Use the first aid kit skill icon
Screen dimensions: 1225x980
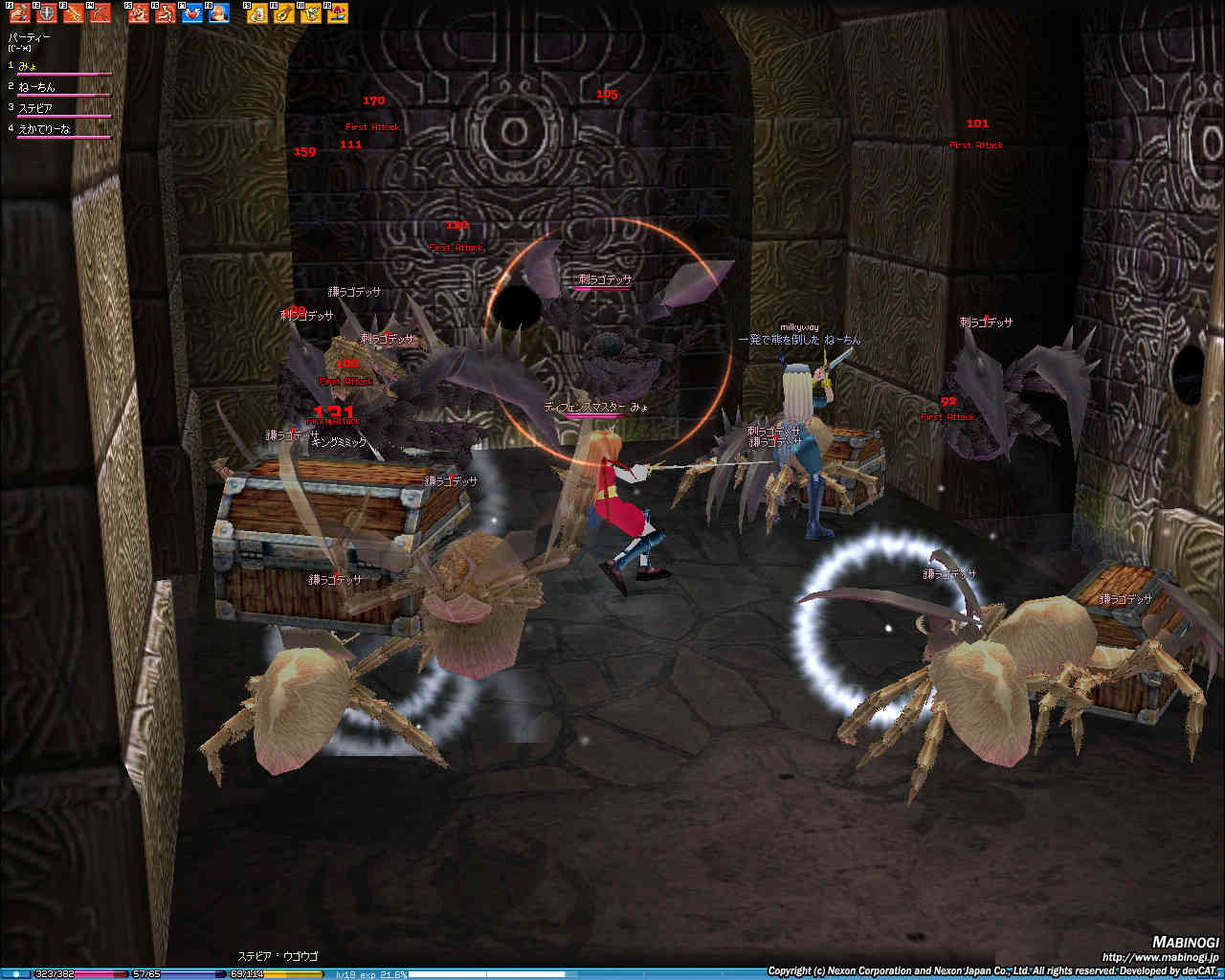click(x=257, y=13)
